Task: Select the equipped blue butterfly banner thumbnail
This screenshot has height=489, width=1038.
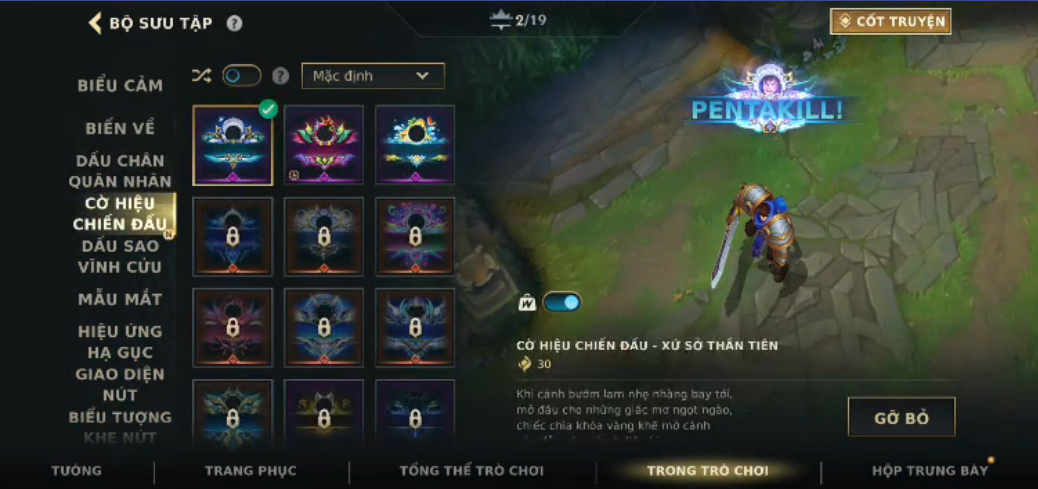Action: (x=232, y=146)
